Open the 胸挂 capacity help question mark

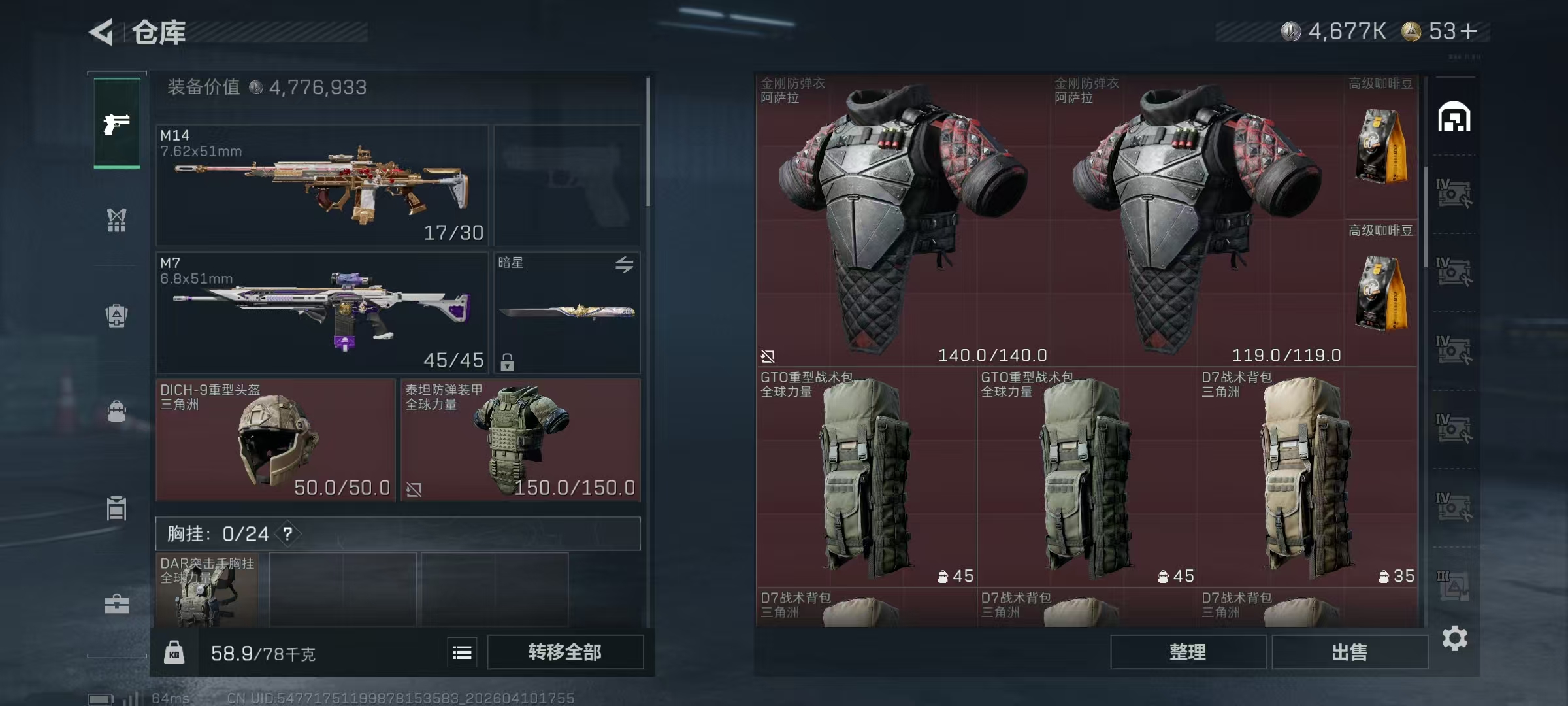[x=287, y=534]
